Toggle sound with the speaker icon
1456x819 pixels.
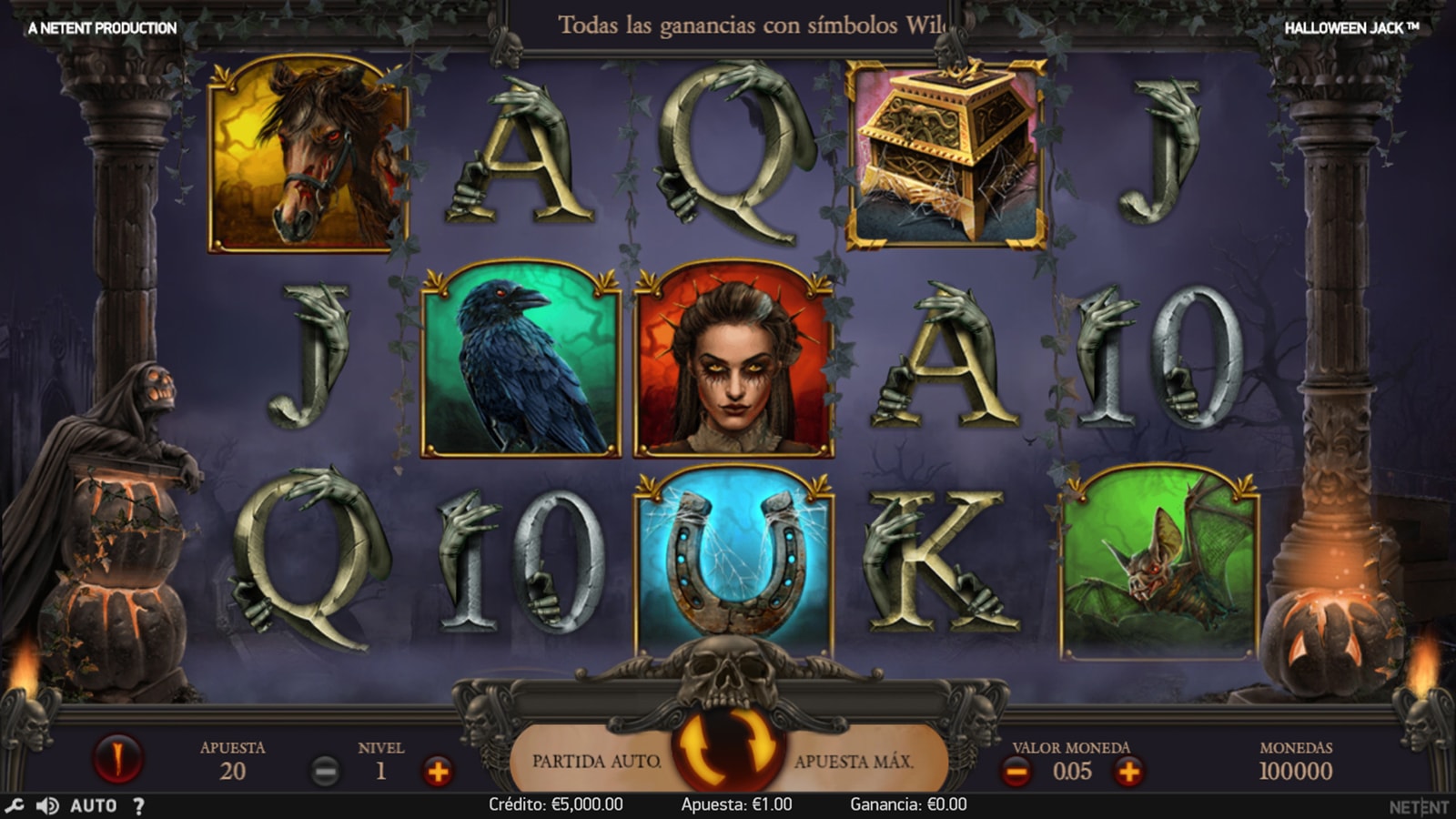point(47,805)
